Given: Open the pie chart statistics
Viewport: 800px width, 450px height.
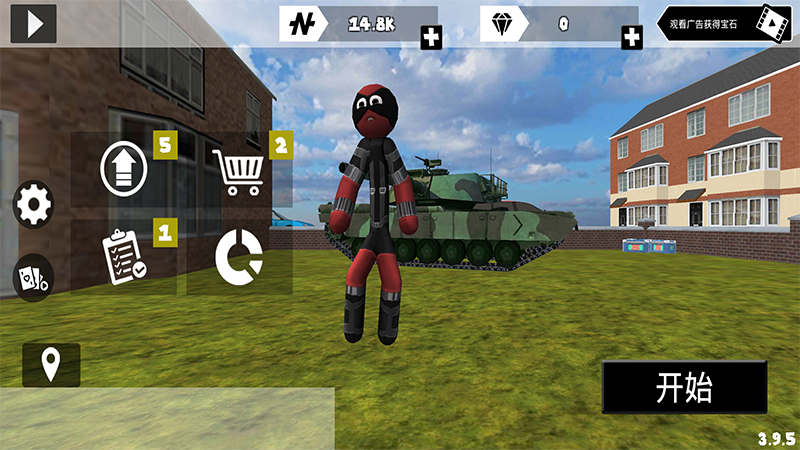Looking at the screenshot, I should click(239, 257).
